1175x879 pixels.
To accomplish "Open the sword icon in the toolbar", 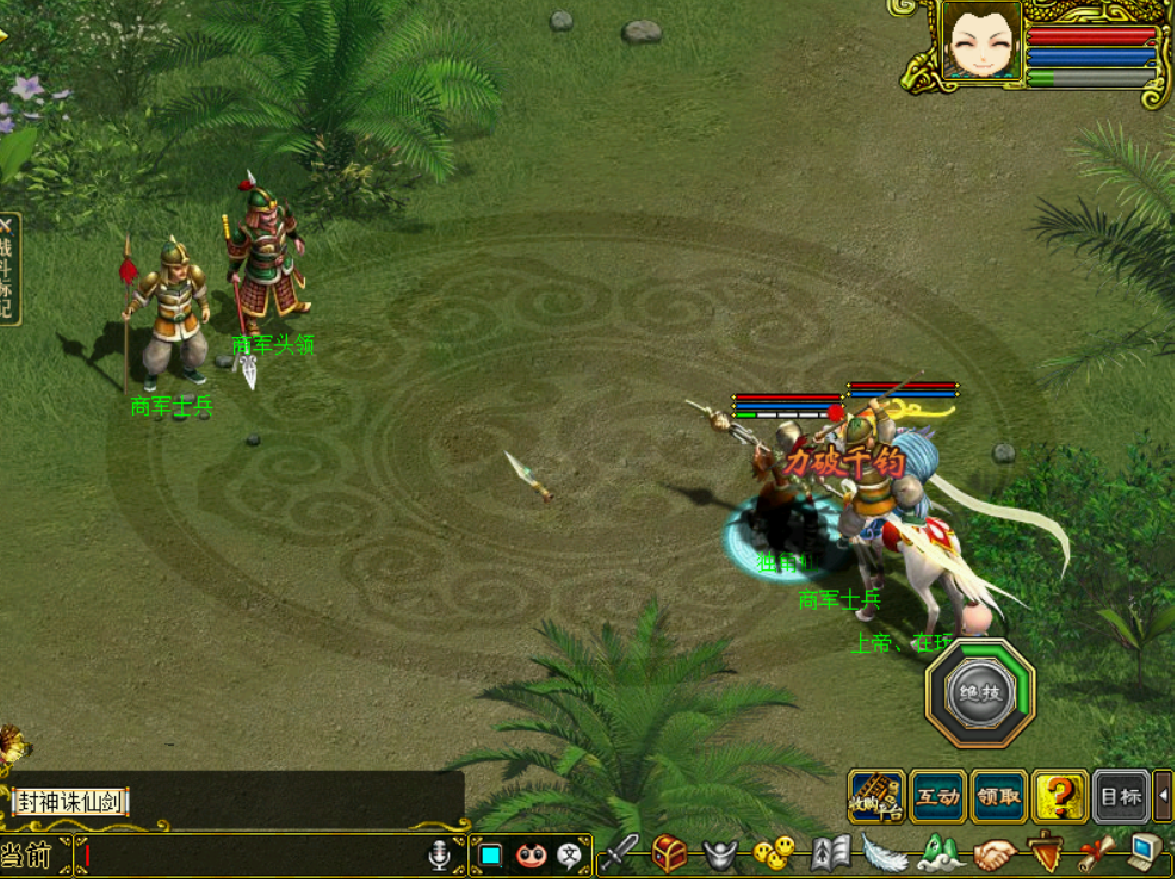I will coord(620,853).
